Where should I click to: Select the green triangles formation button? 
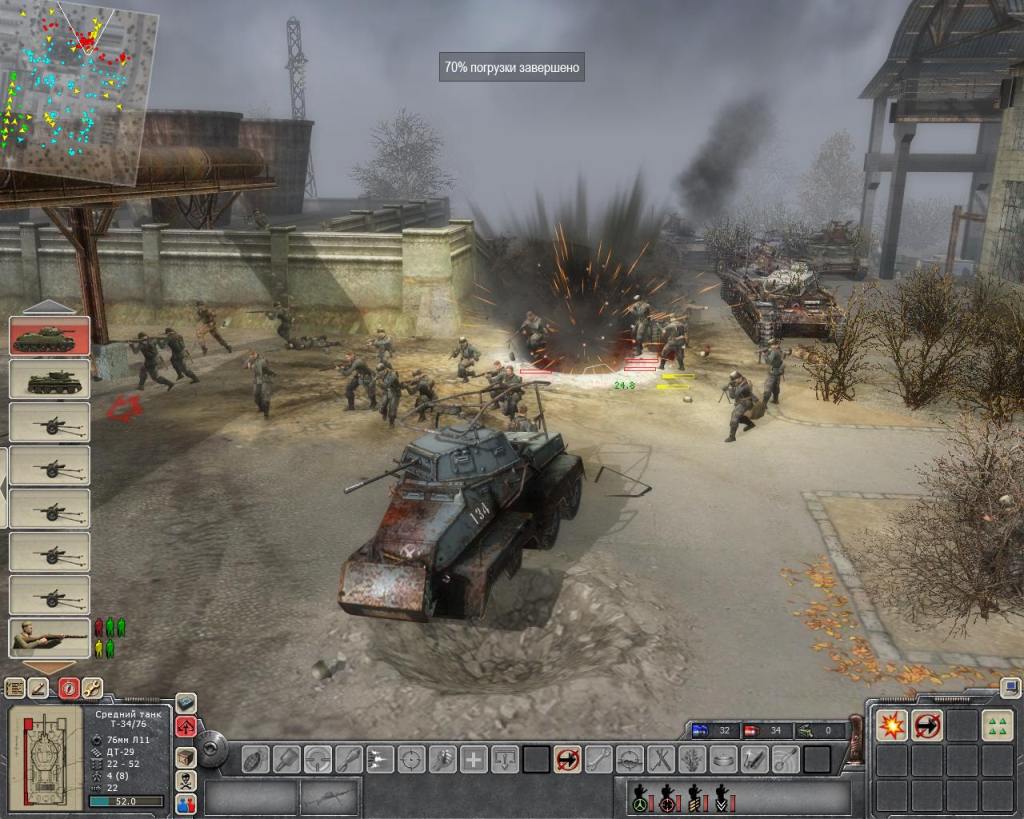pos(996,725)
